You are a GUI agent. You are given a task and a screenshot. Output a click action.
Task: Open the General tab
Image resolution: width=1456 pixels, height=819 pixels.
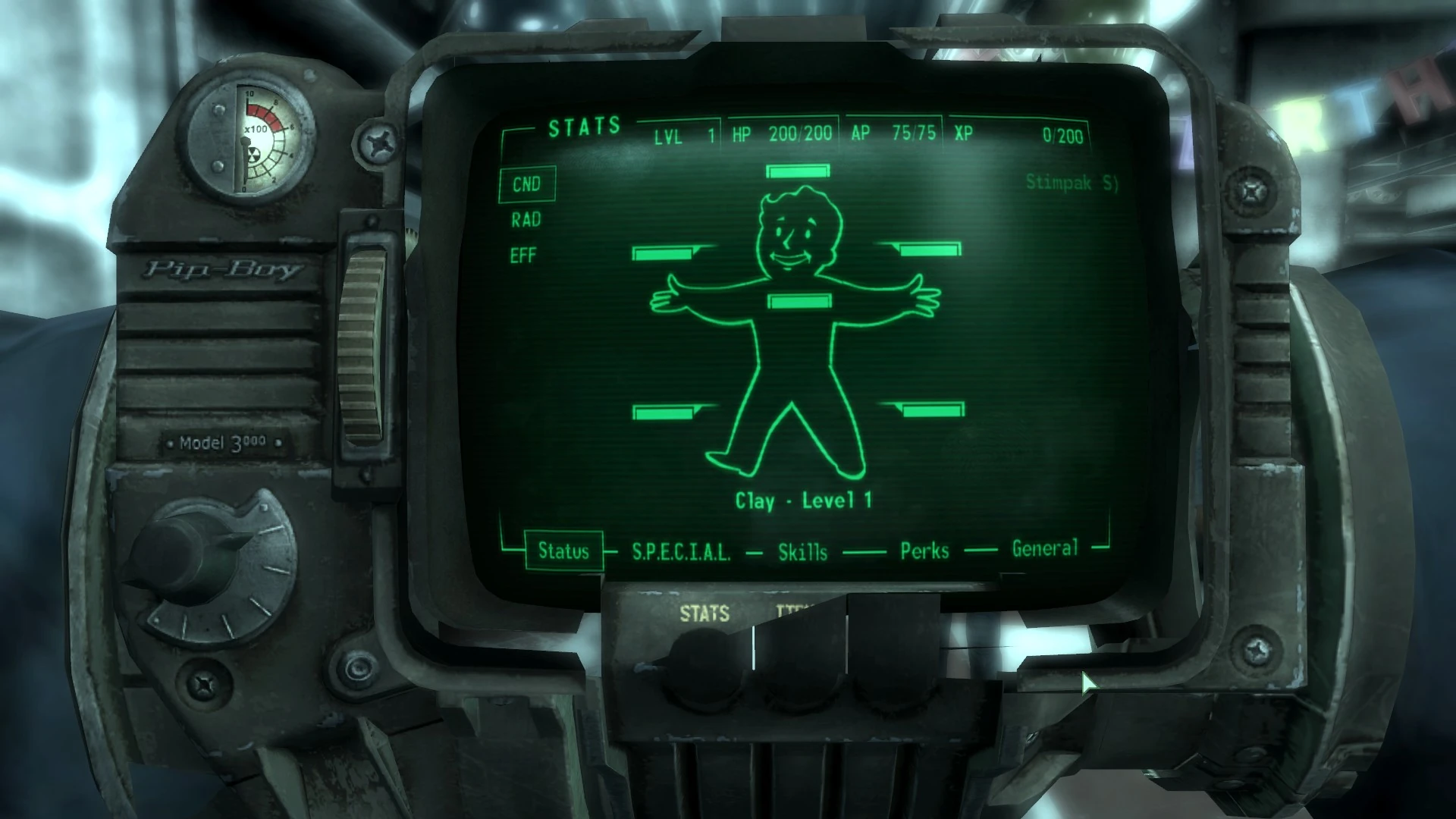click(x=1045, y=548)
